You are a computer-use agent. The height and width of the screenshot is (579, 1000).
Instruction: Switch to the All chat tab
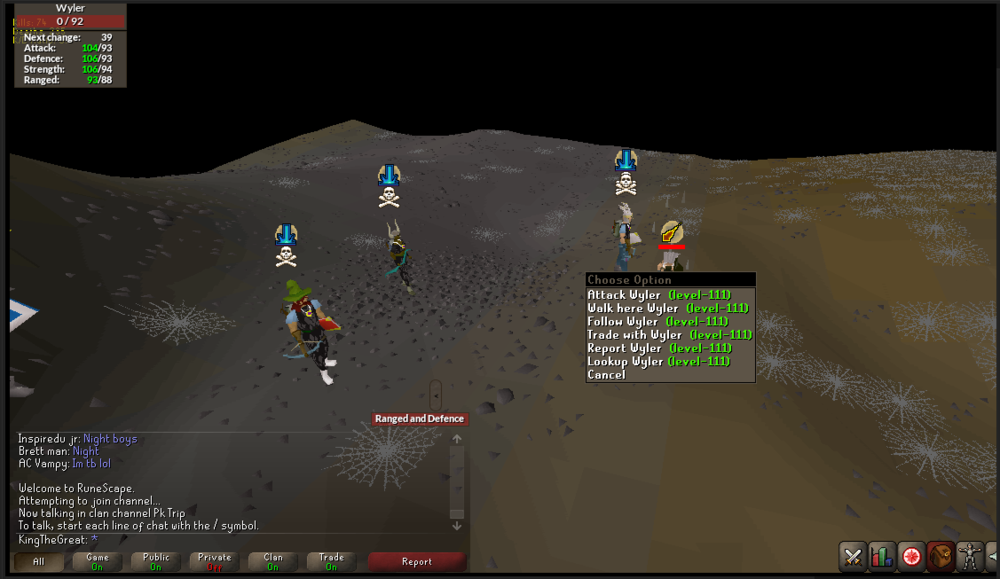(39, 562)
